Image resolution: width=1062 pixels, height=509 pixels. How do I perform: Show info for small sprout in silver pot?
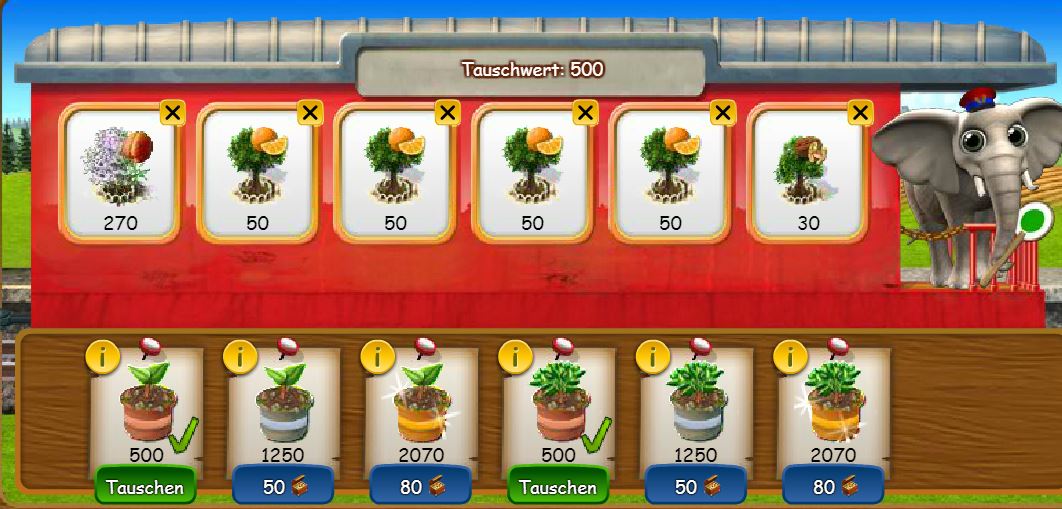click(x=238, y=355)
